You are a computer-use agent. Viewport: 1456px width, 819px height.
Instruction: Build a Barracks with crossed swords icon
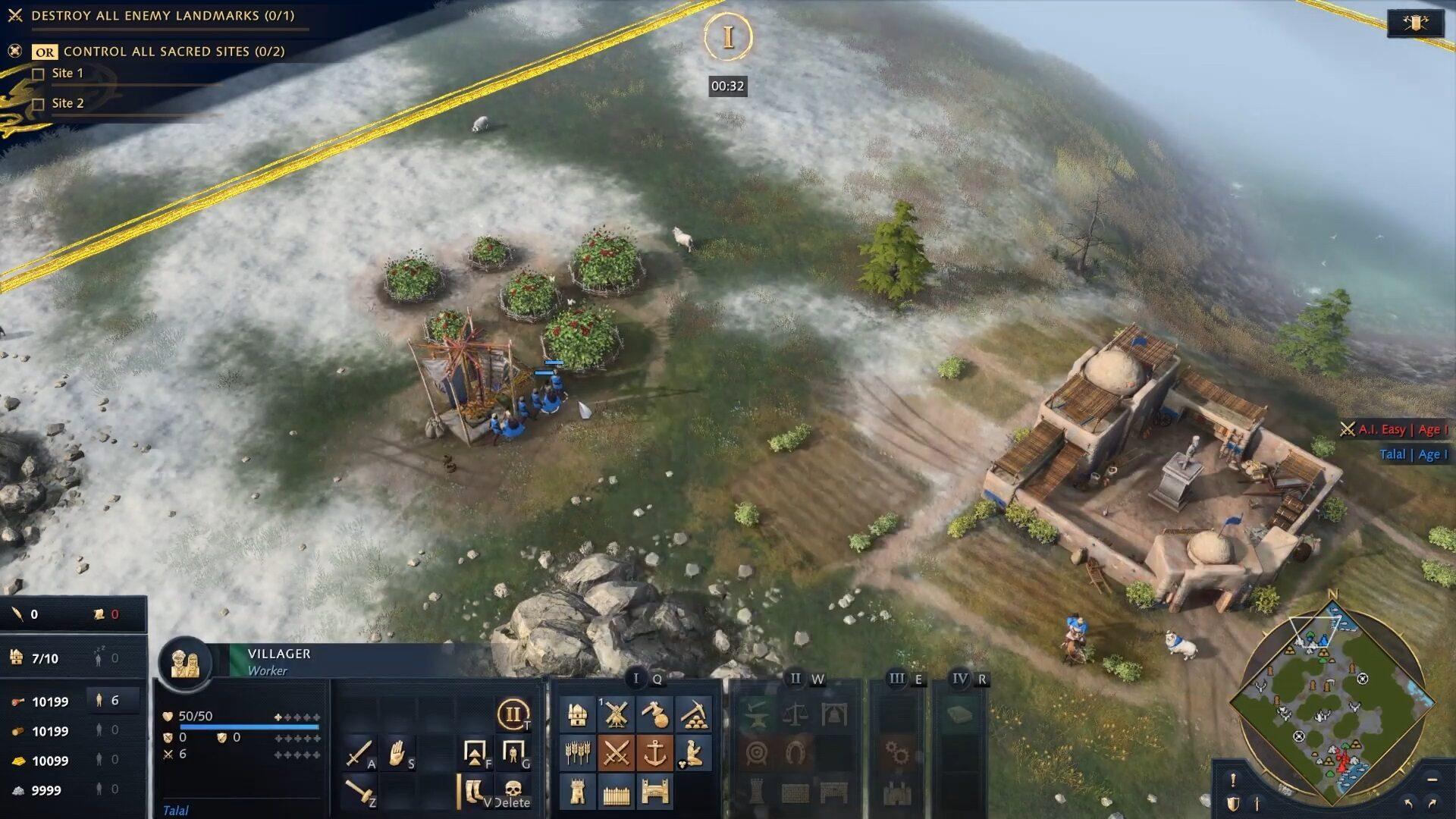616,753
